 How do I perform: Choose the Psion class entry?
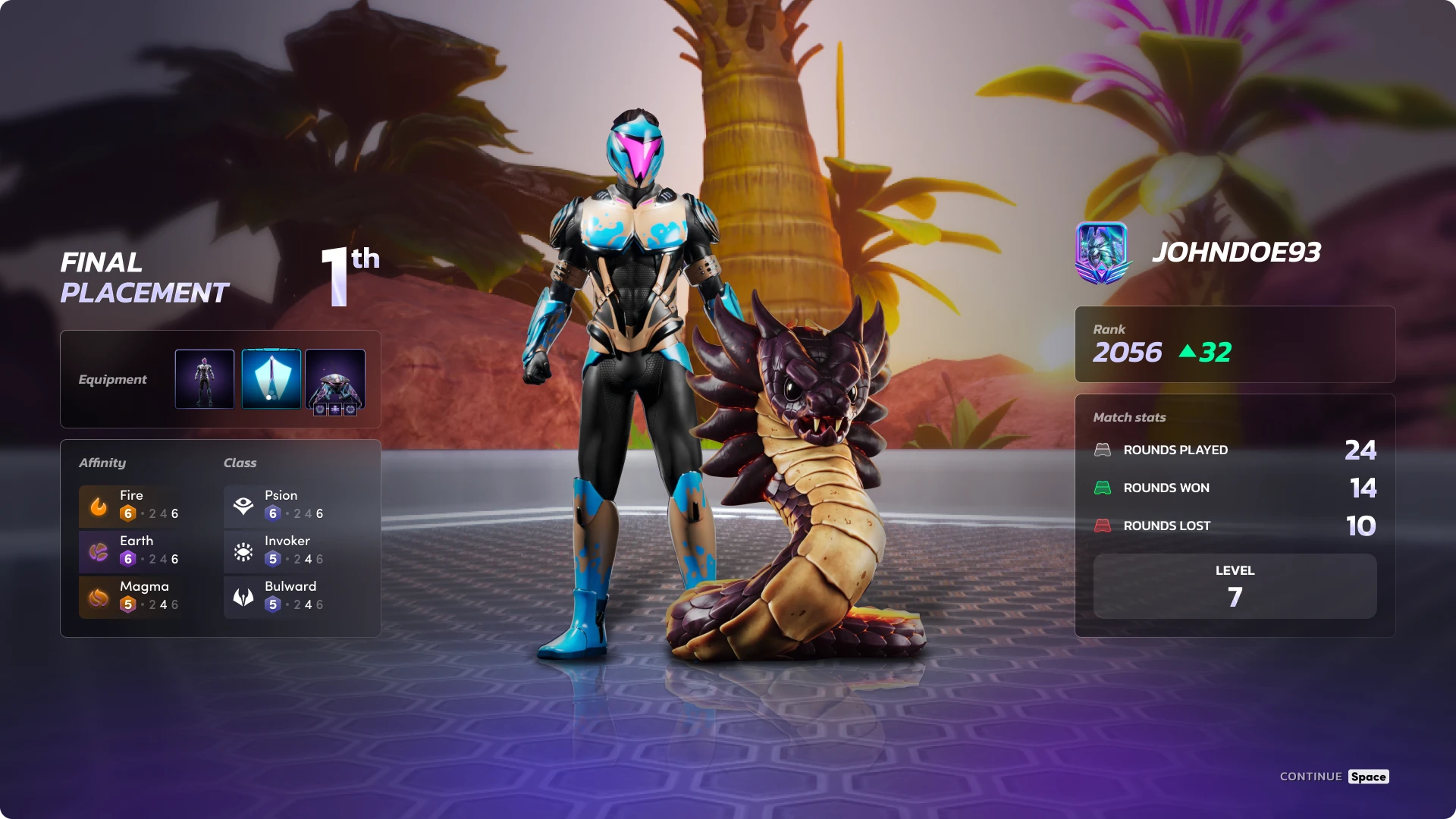click(x=276, y=506)
